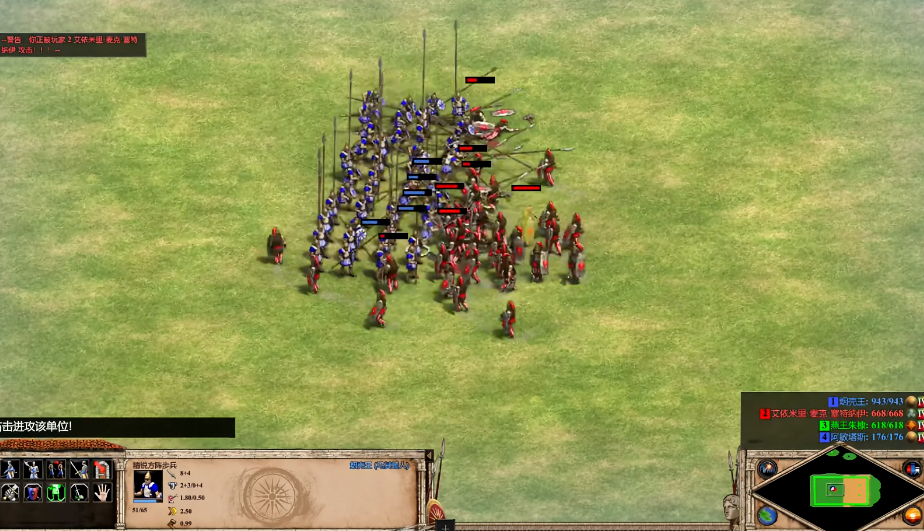Activate the flare signal button beside minimap

[768, 468]
